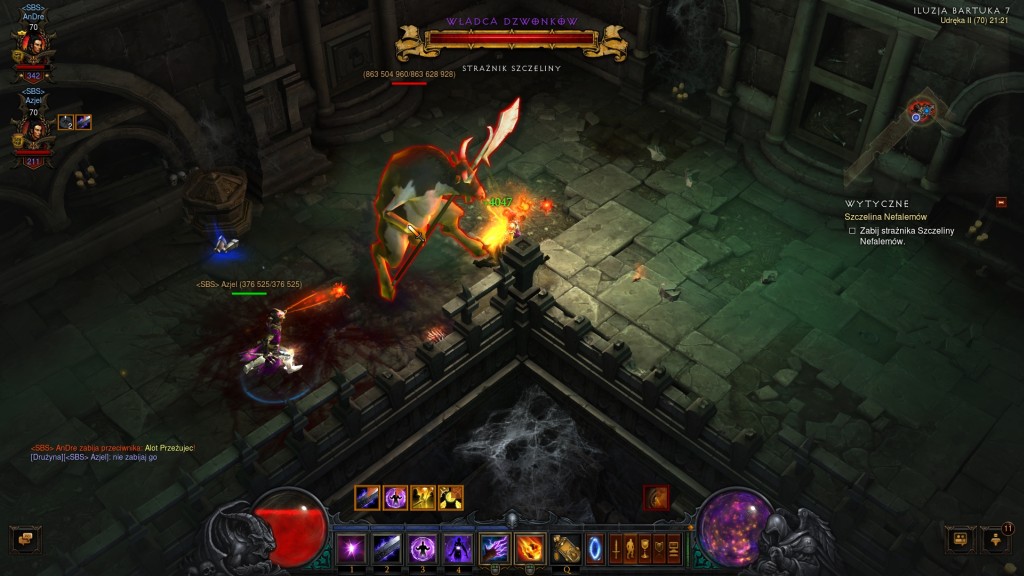1024x576 pixels.
Task: Open the social friends list button
Action: pos(996,539)
